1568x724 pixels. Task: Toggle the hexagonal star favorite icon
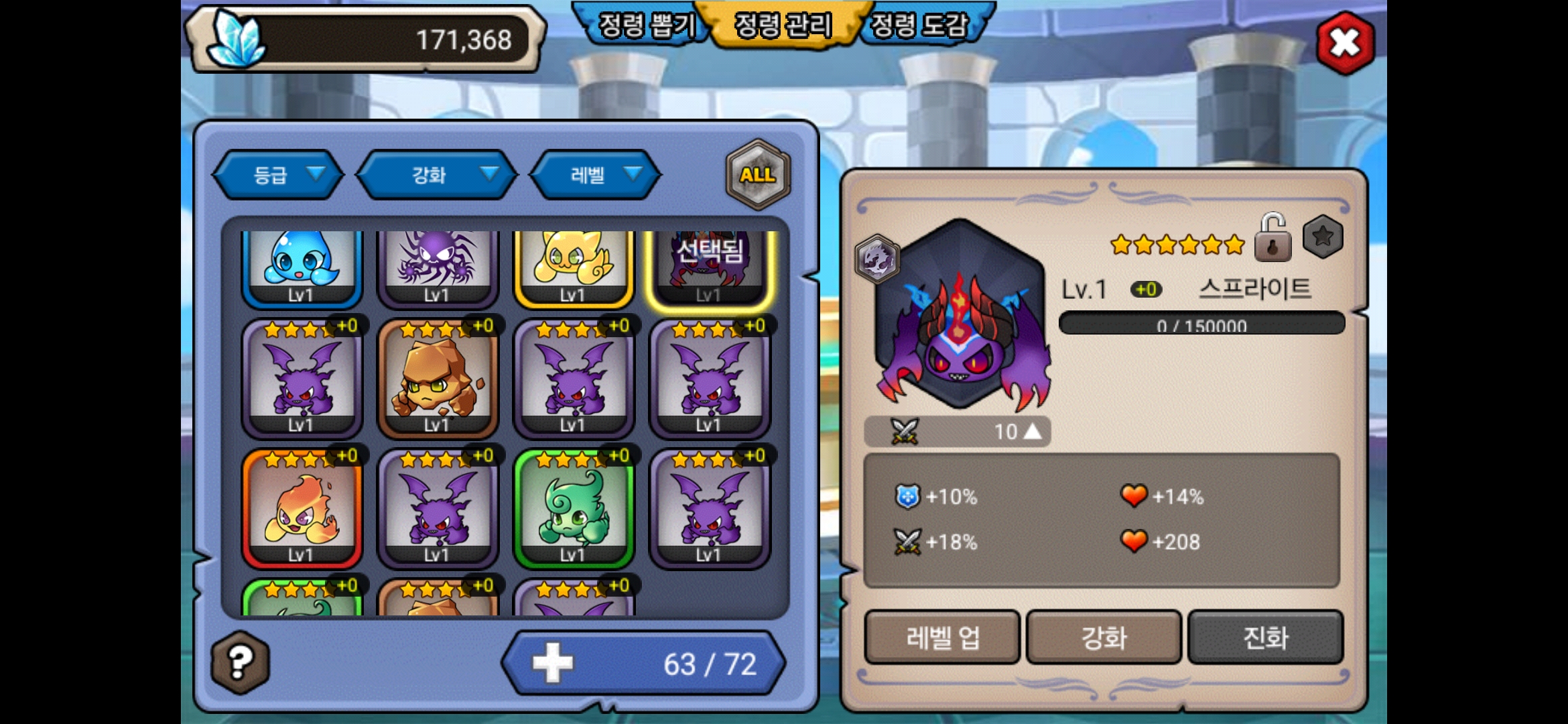click(x=1323, y=237)
